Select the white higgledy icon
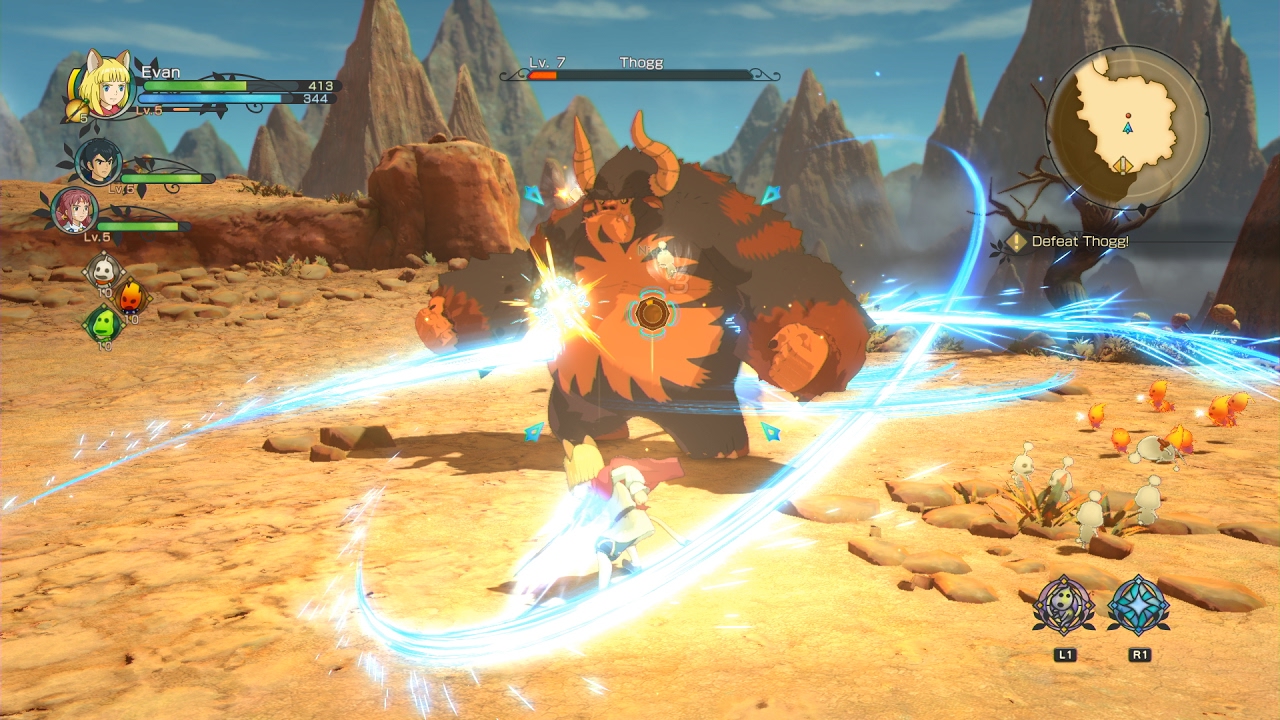Screen dimensions: 1280x720 (103, 269)
